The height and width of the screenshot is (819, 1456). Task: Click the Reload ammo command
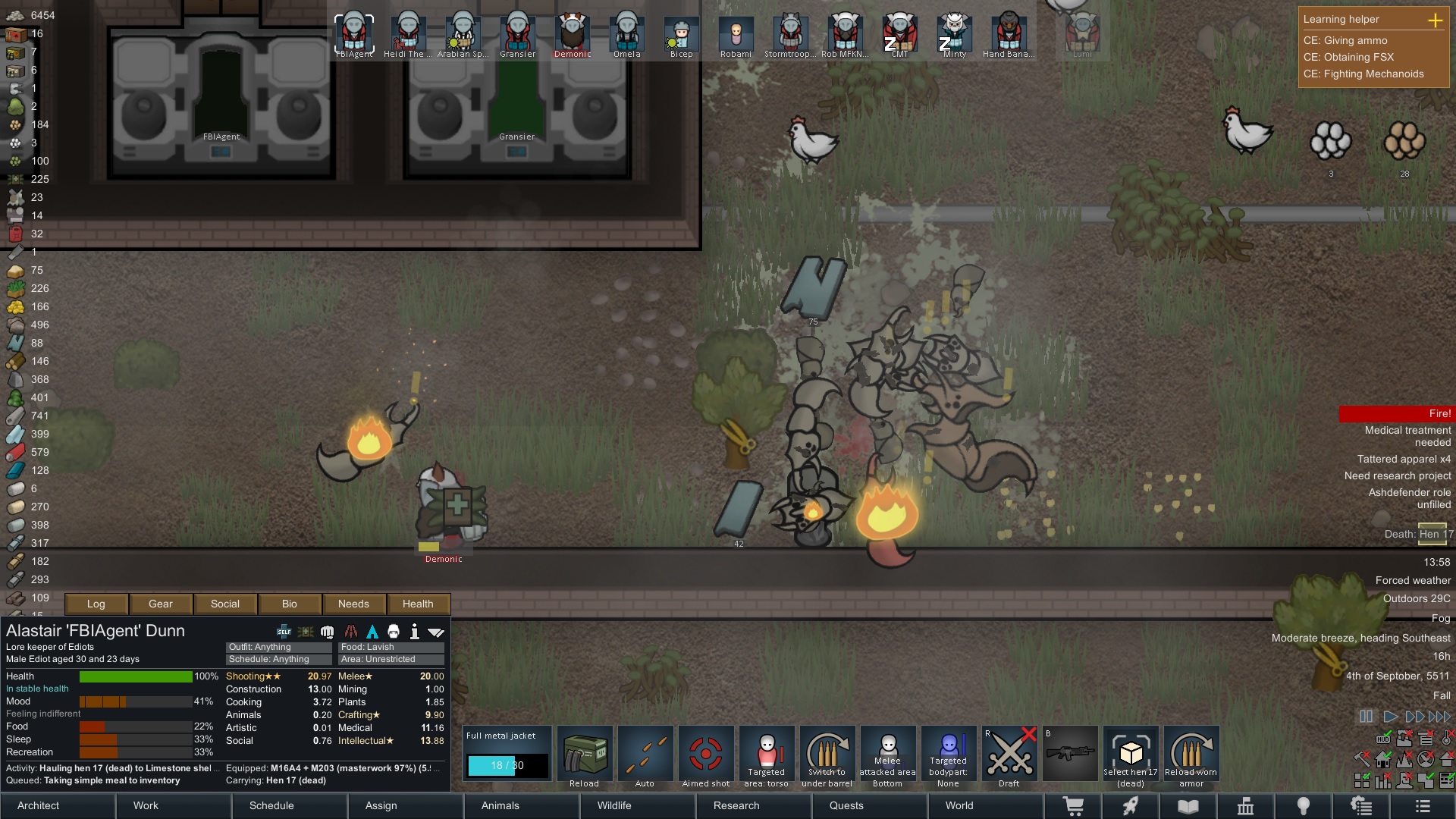pyautogui.click(x=585, y=757)
